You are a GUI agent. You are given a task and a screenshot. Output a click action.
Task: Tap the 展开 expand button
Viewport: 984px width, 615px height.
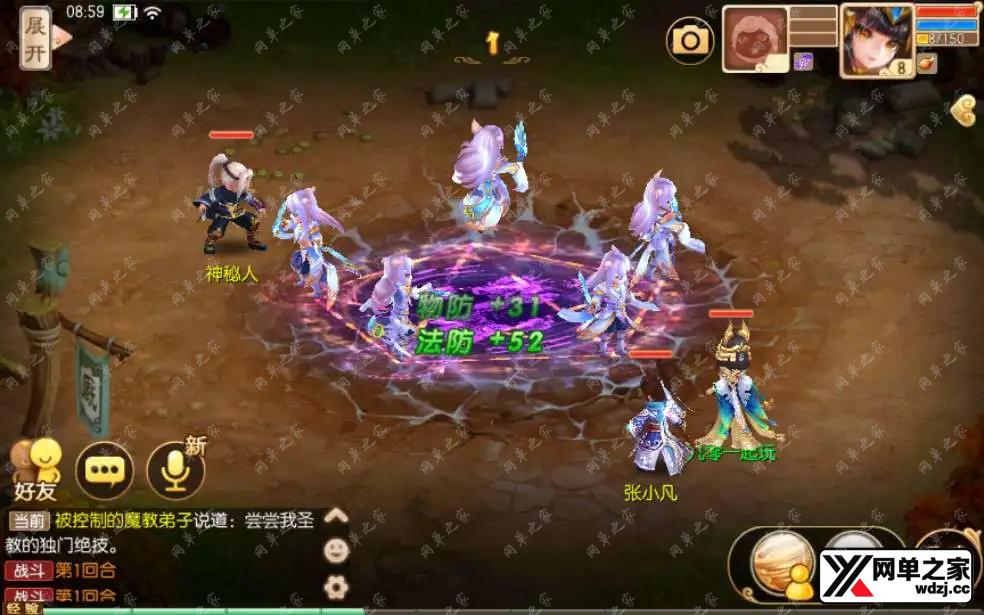click(x=37, y=38)
